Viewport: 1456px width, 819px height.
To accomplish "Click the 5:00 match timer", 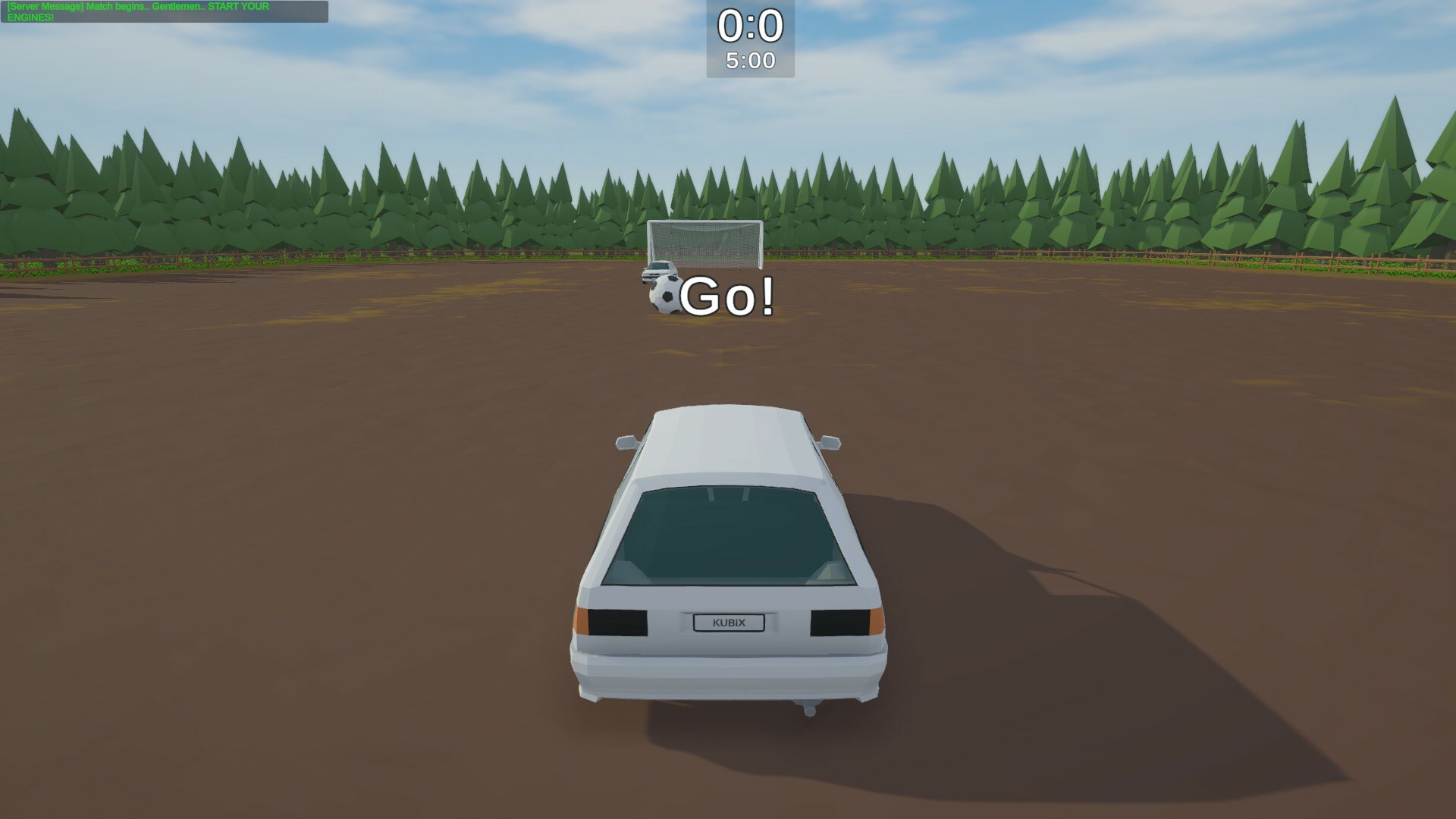I will [750, 58].
